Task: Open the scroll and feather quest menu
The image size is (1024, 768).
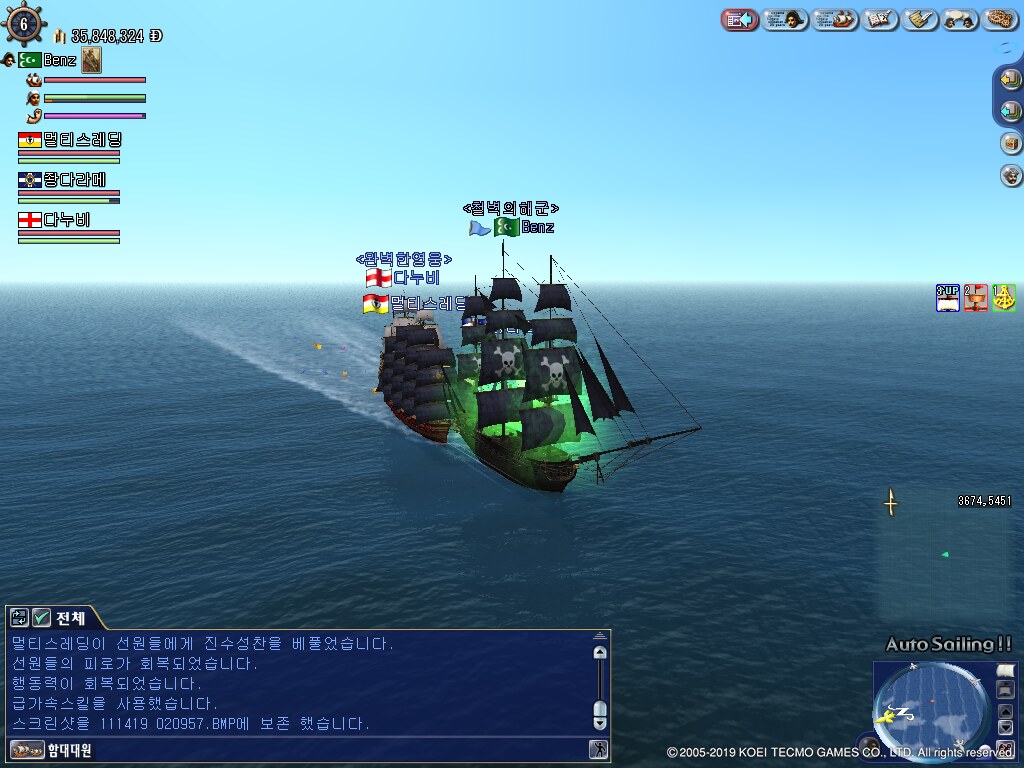Action: click(x=920, y=19)
